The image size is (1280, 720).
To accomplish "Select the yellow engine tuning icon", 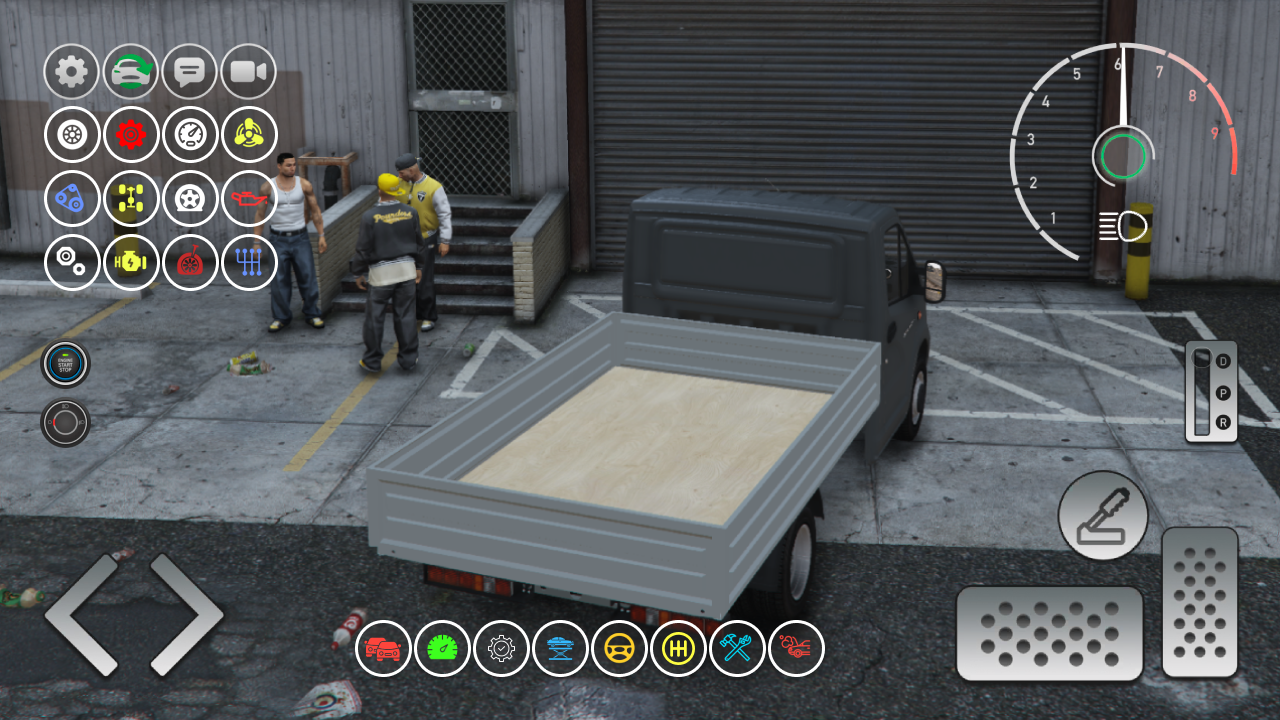I will 131,262.
